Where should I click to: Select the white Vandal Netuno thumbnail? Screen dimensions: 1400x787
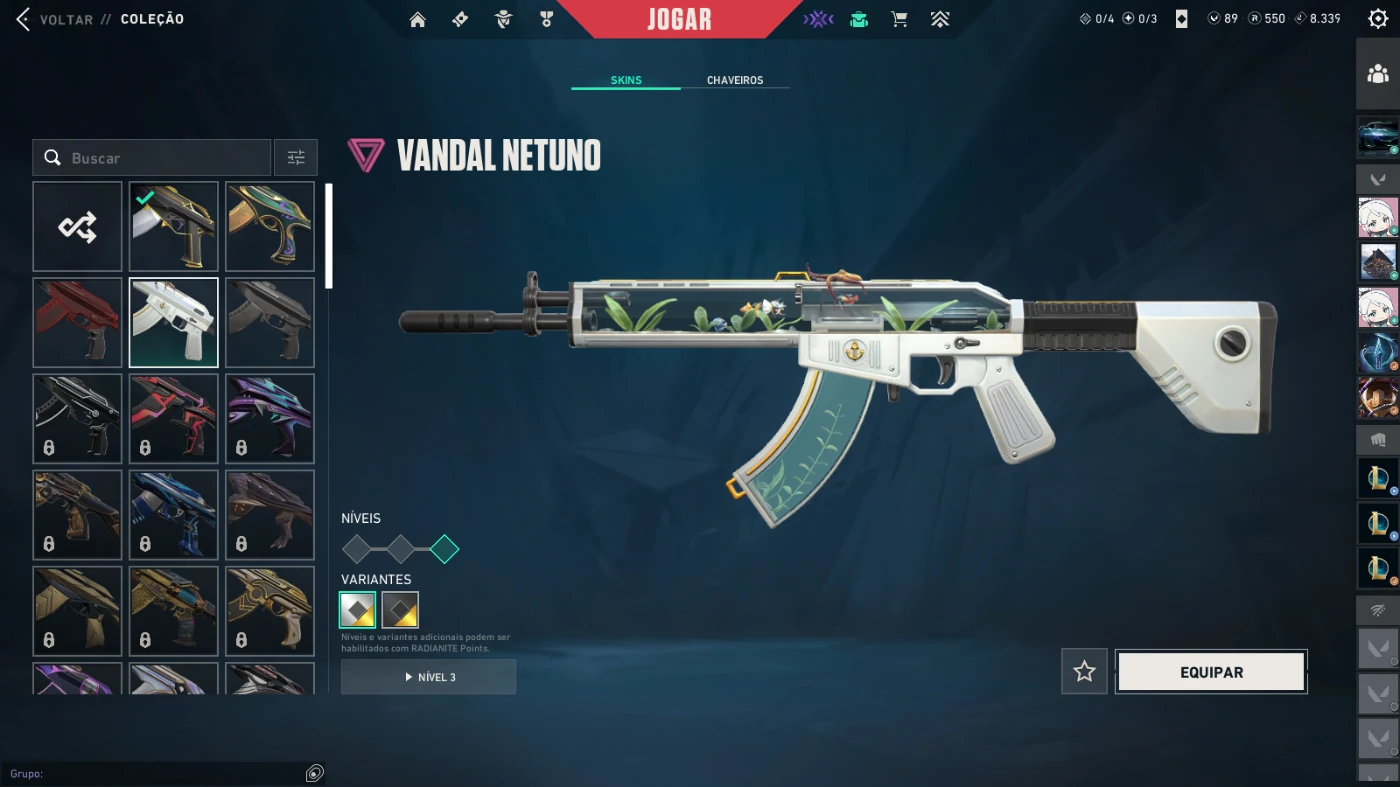174,323
